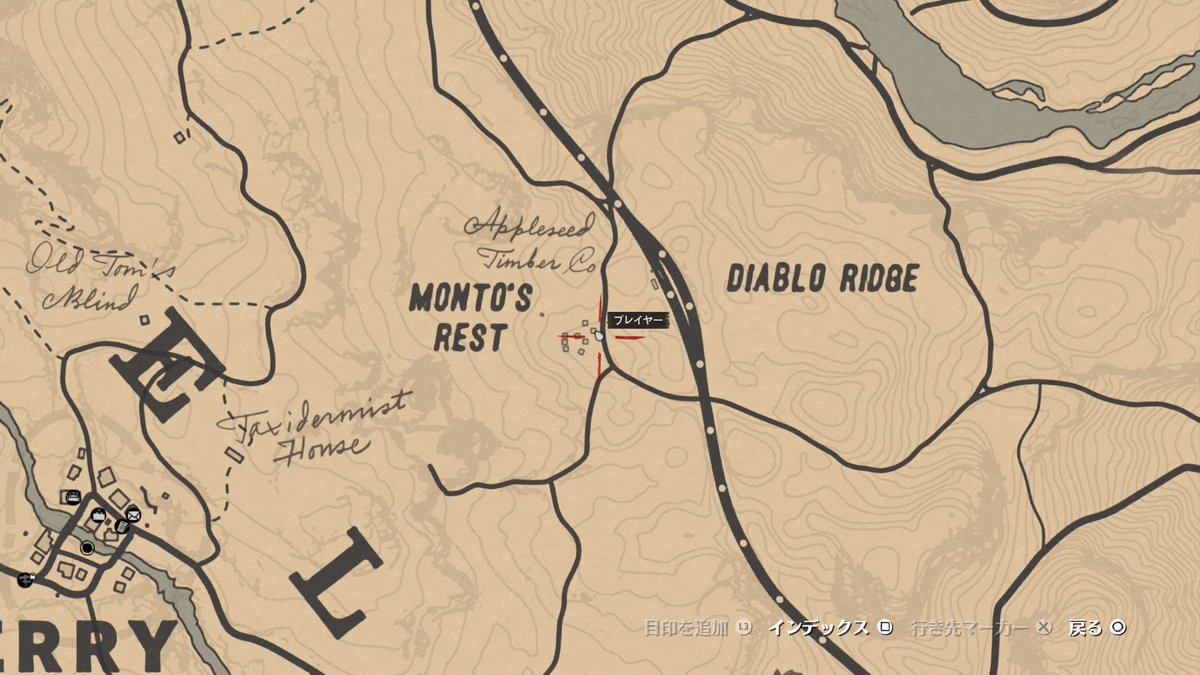Click the solid black circle town marker
The image size is (1200, 675).
[88, 548]
